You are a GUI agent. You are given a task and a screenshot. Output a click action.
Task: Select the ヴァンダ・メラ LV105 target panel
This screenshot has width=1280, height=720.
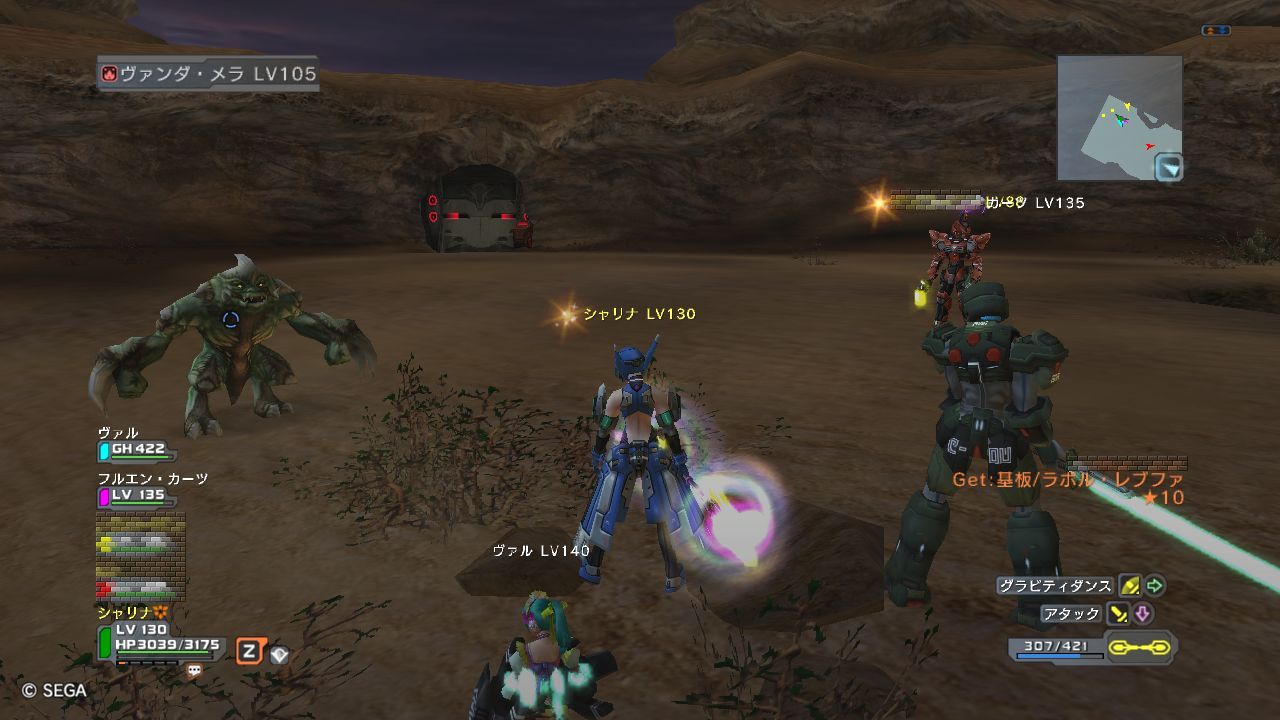[x=209, y=74]
